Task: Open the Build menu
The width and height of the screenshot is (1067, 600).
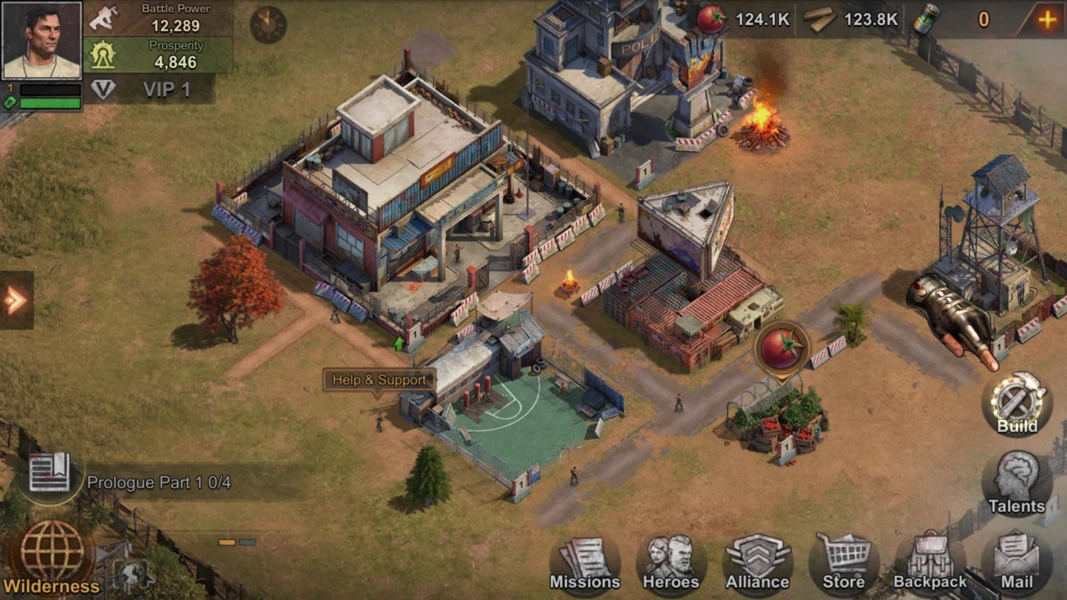Action: (1016, 403)
